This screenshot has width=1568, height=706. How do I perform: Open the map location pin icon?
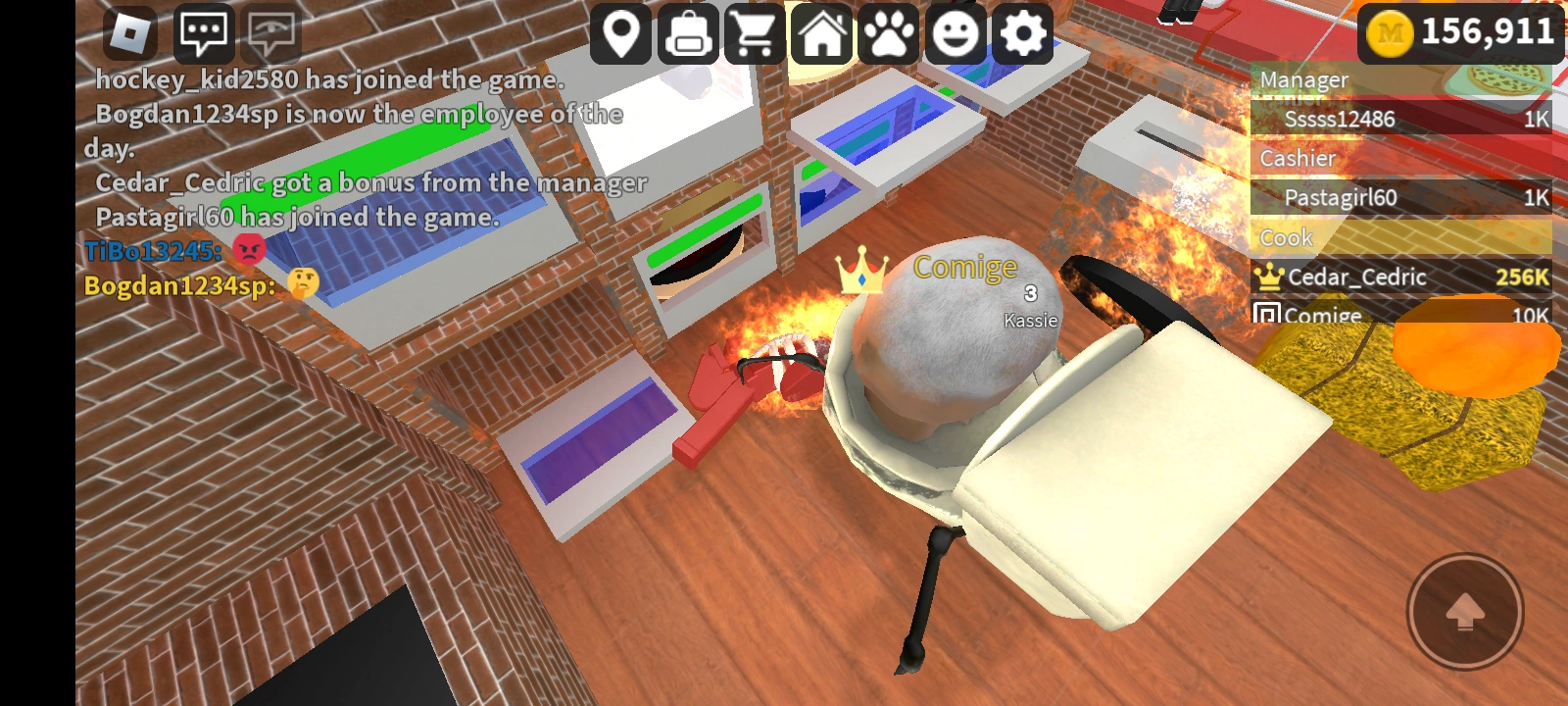[x=621, y=33]
